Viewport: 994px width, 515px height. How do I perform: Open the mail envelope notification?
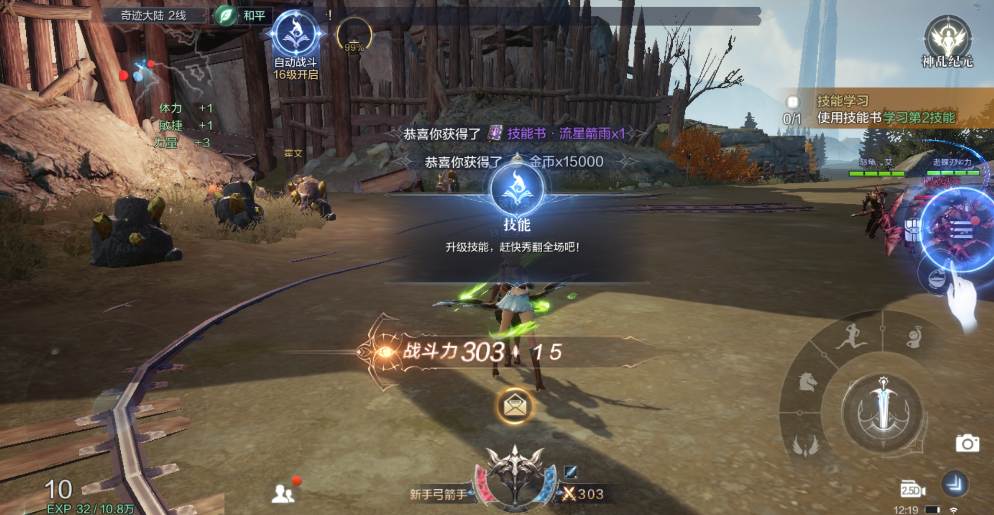point(516,404)
